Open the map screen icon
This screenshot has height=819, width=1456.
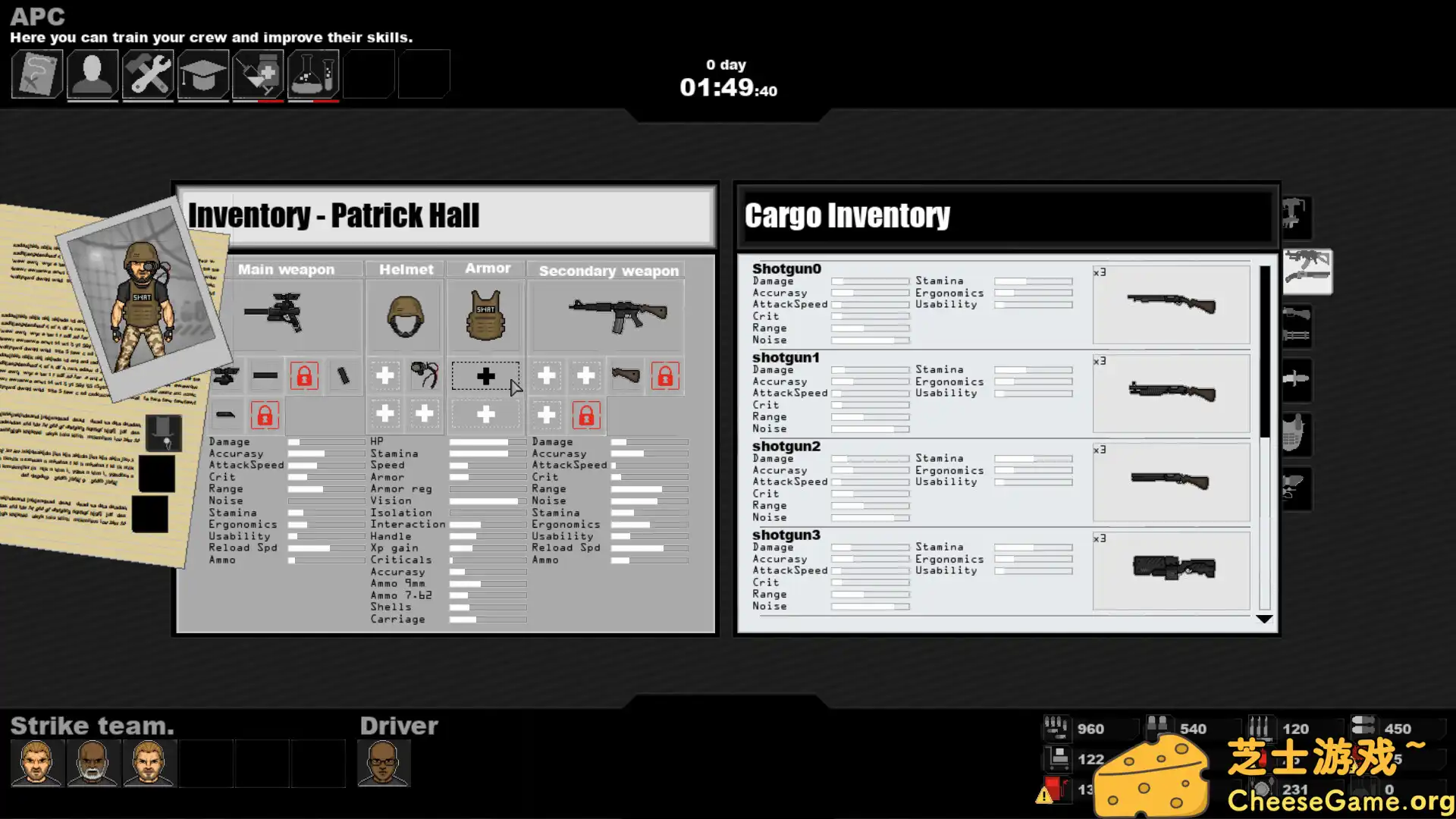coord(36,74)
